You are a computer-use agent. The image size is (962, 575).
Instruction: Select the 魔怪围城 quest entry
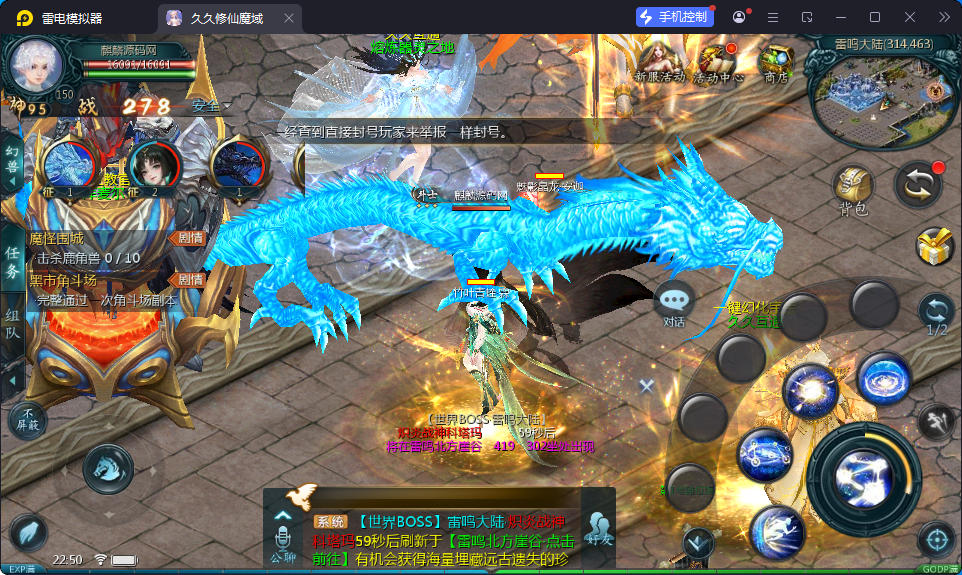(100, 239)
